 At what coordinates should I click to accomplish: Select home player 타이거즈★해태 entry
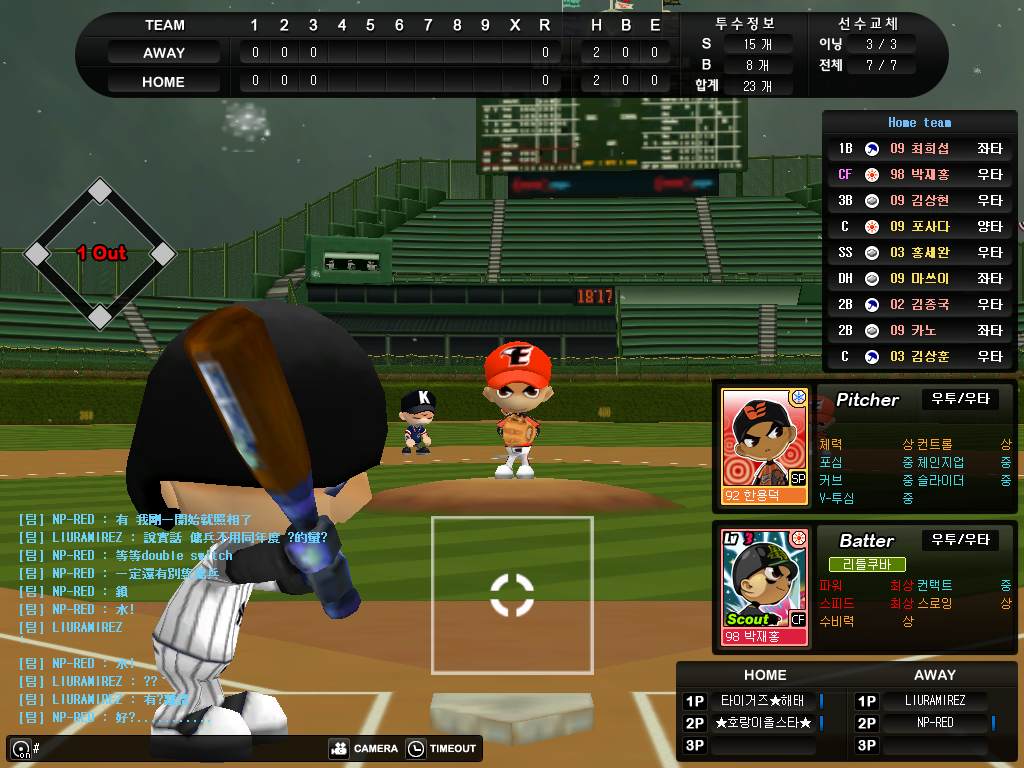[765, 701]
